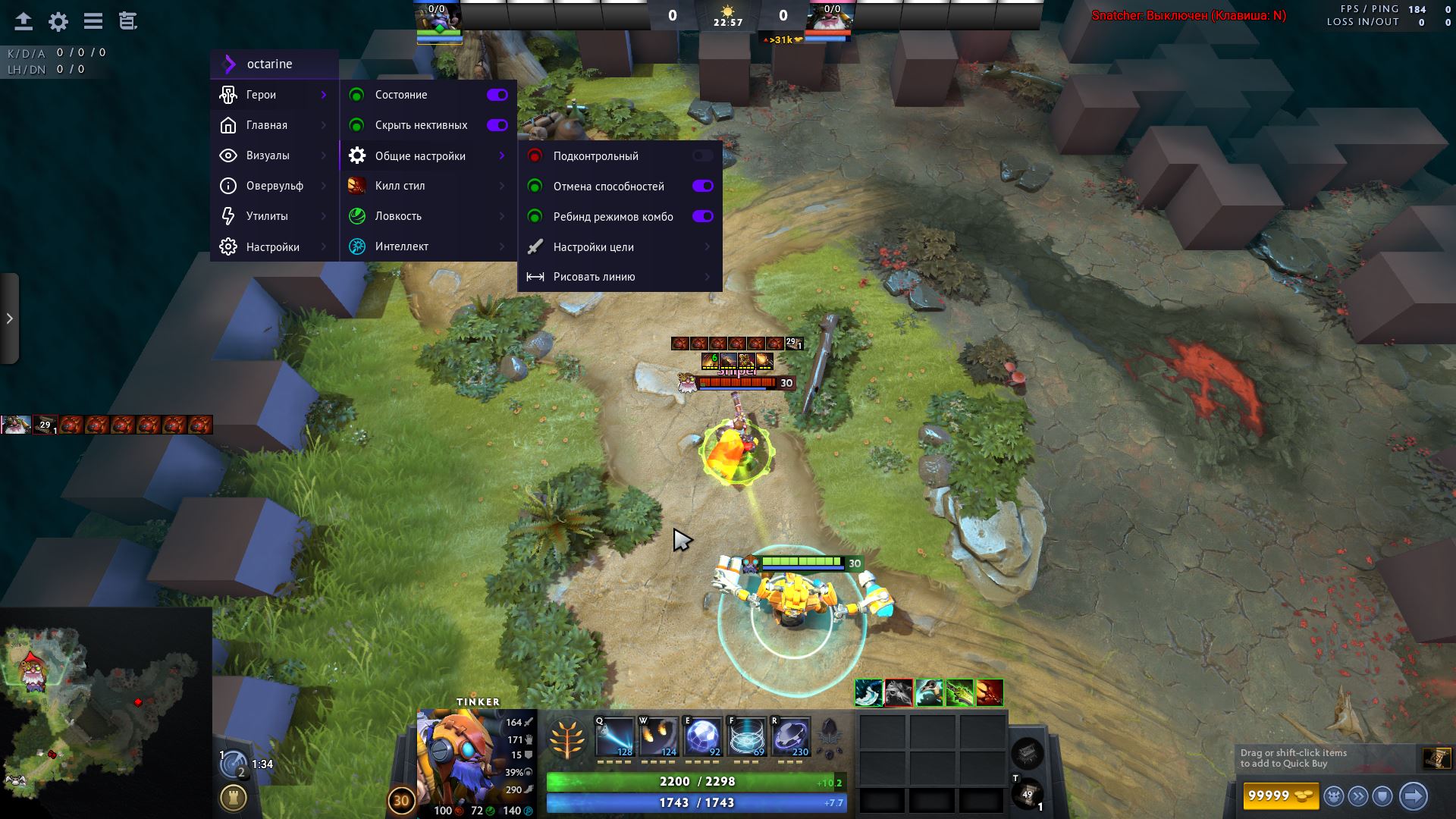Toggle Отмена способностей switch
1456x819 pixels.
(x=702, y=187)
